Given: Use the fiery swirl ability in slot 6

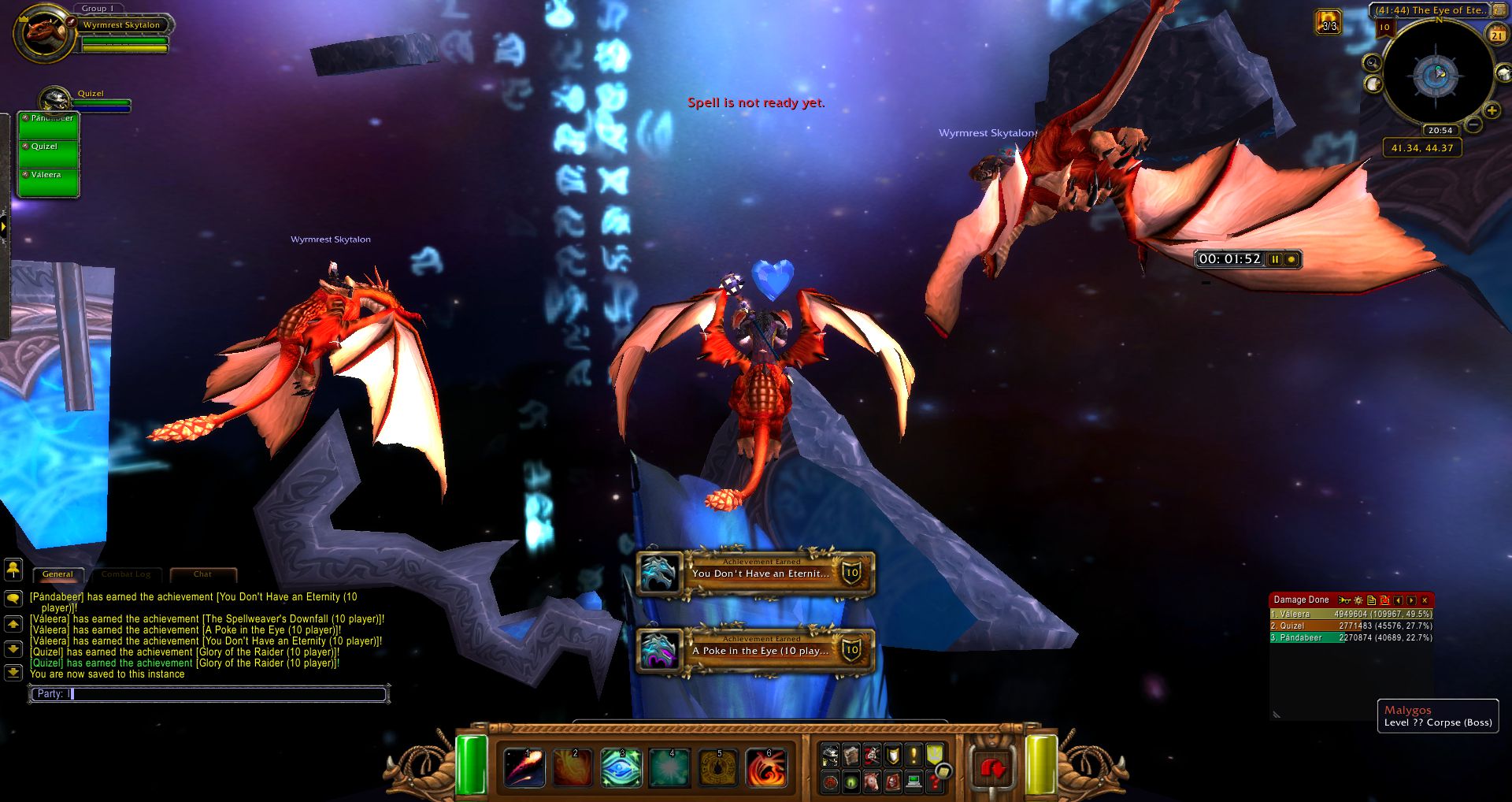Looking at the screenshot, I should [766, 767].
